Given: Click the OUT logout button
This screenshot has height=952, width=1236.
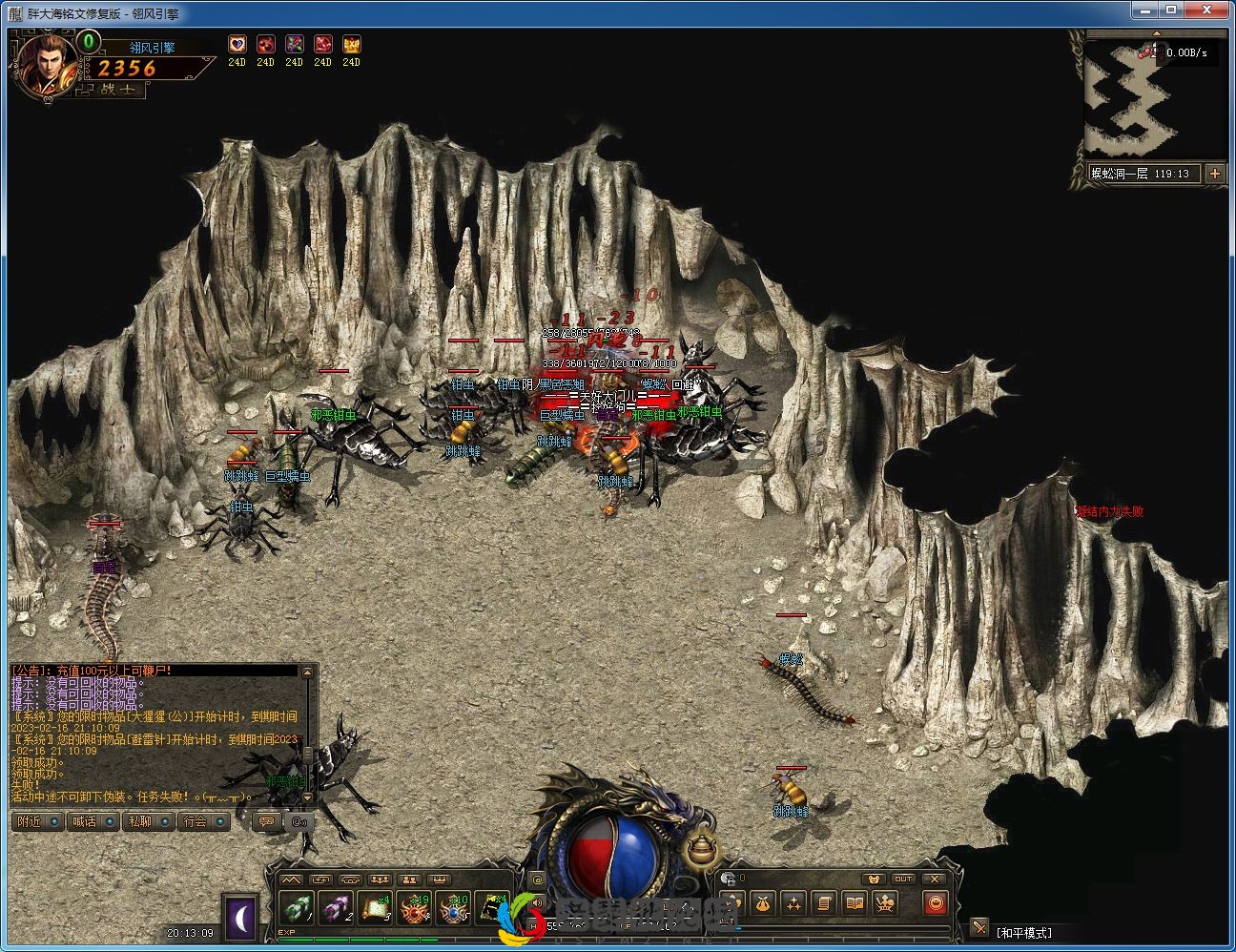Looking at the screenshot, I should coord(903,879).
